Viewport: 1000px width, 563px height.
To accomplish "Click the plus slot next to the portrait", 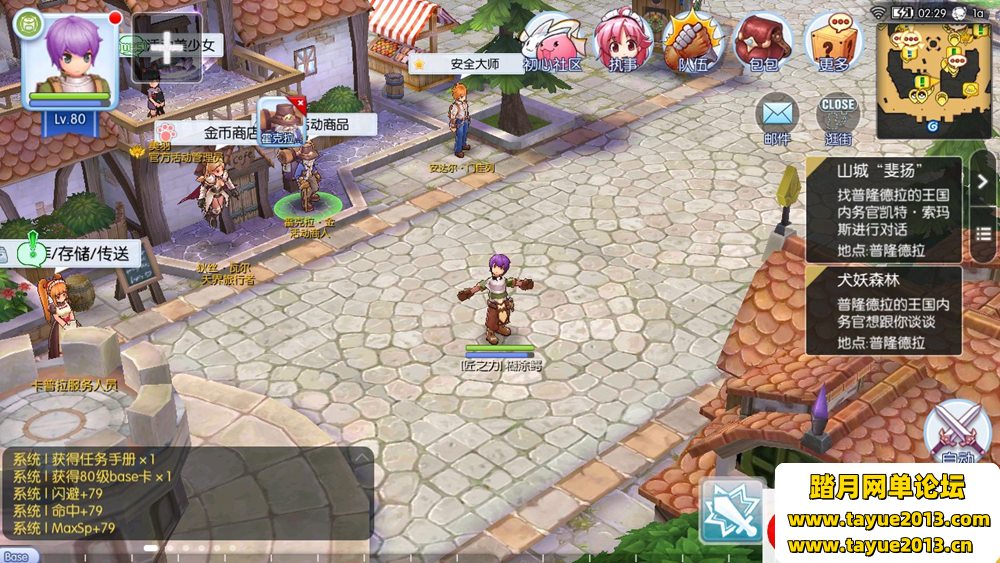I will click(x=167, y=47).
